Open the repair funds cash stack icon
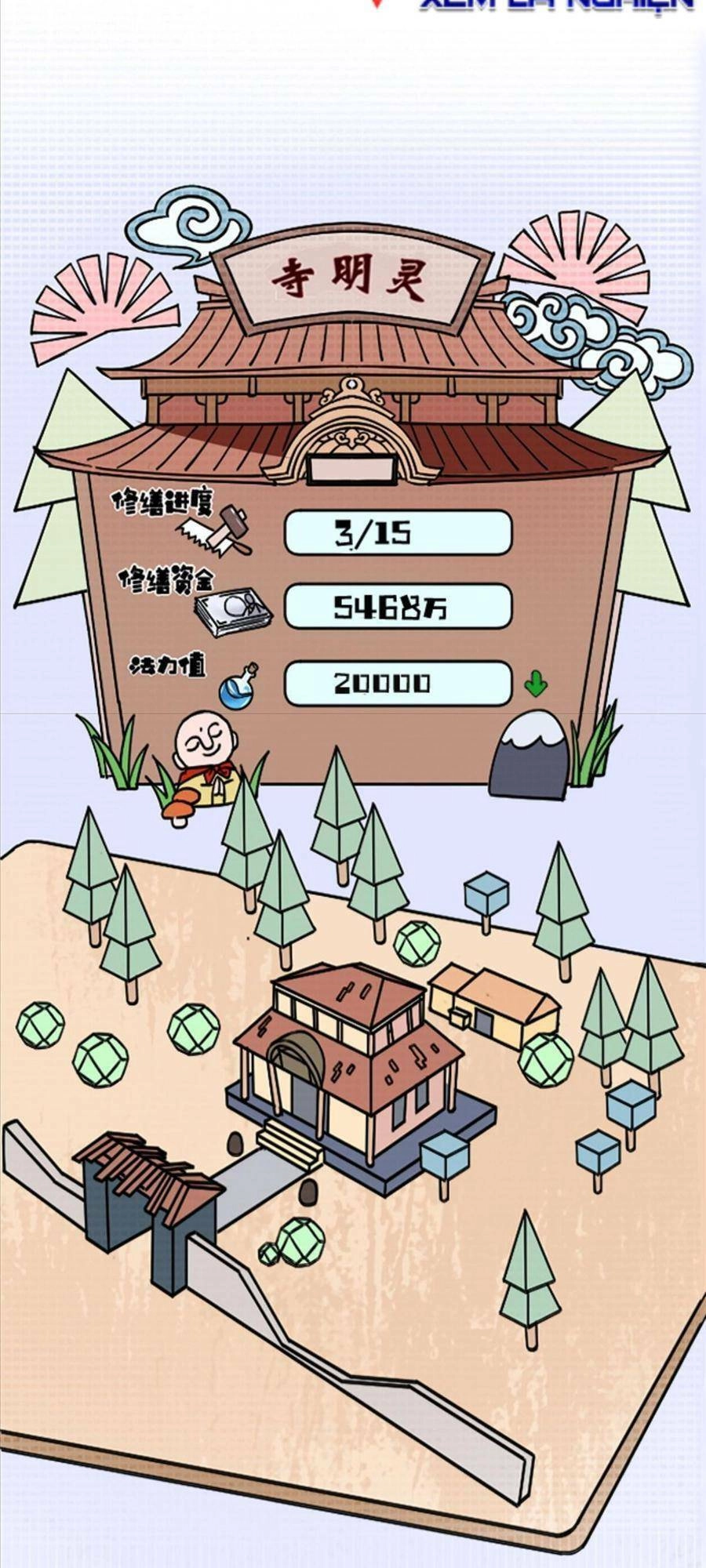This screenshot has width=706, height=1568. tap(233, 610)
